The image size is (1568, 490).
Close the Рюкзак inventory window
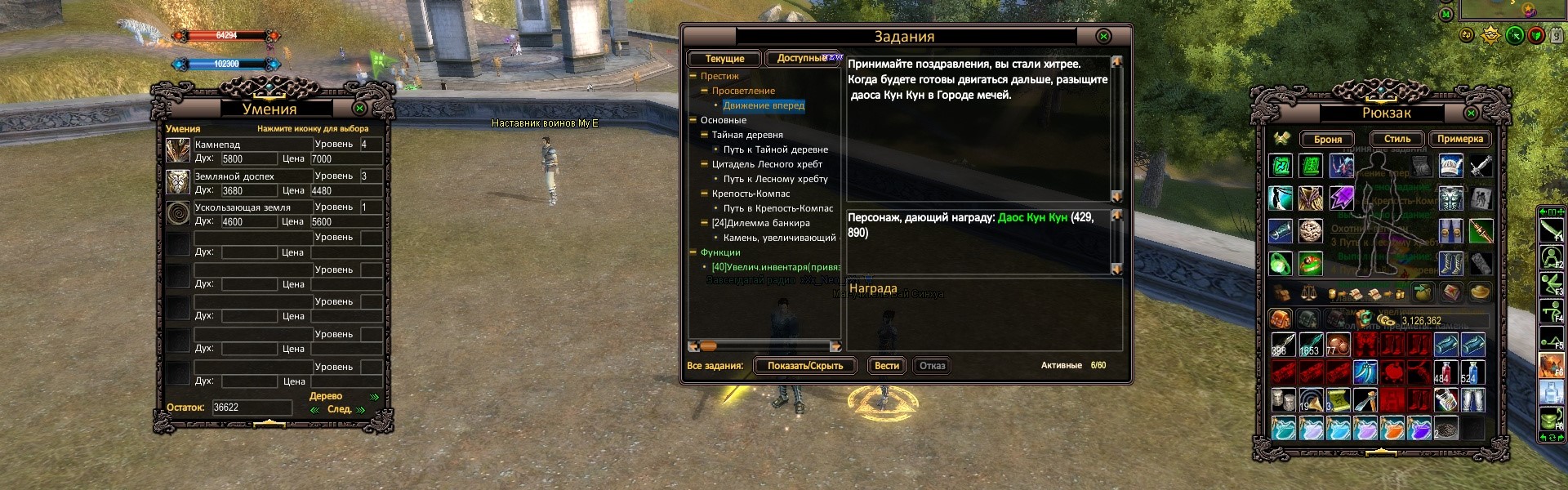(1471, 113)
